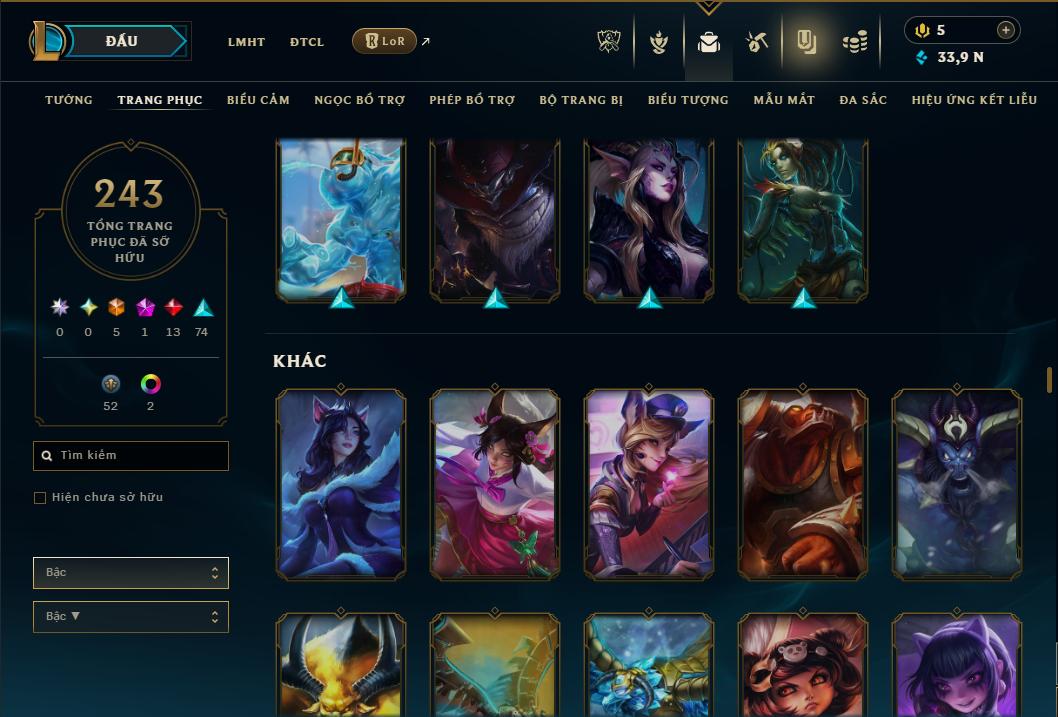Go to the PHÉP BỔ TRỢ tab

point(472,100)
